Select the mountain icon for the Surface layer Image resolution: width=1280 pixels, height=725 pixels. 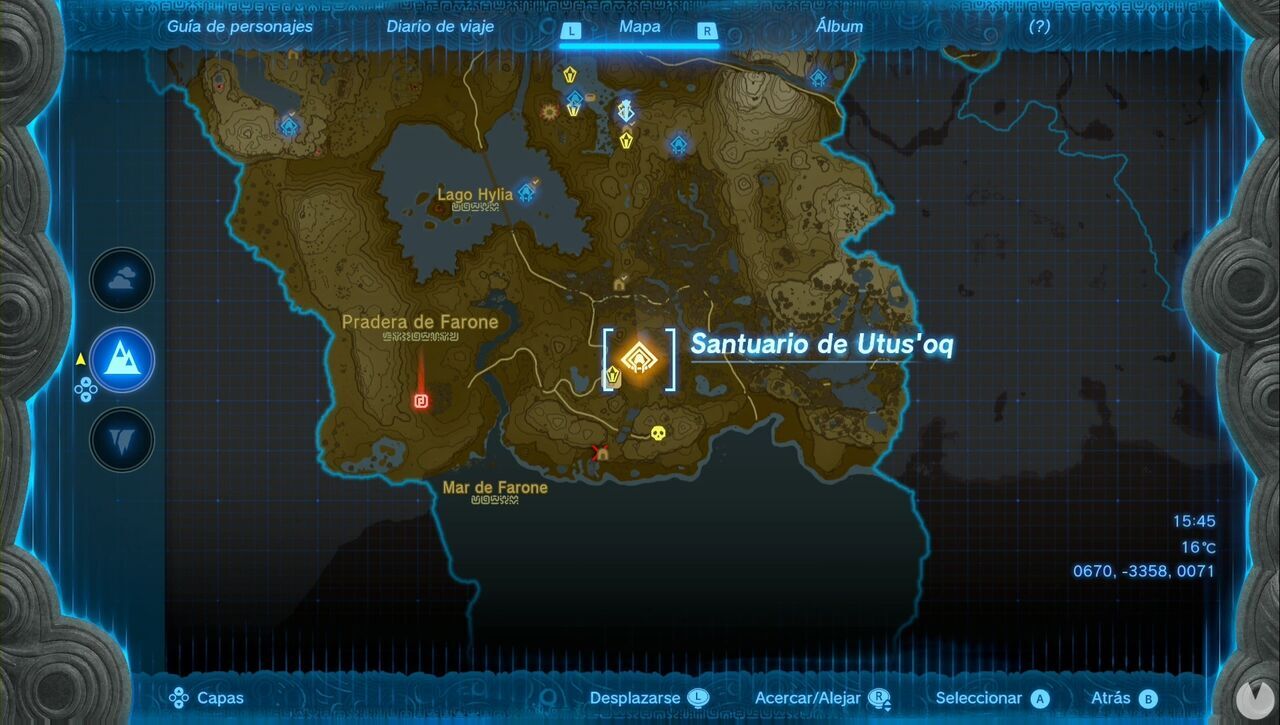pos(120,361)
